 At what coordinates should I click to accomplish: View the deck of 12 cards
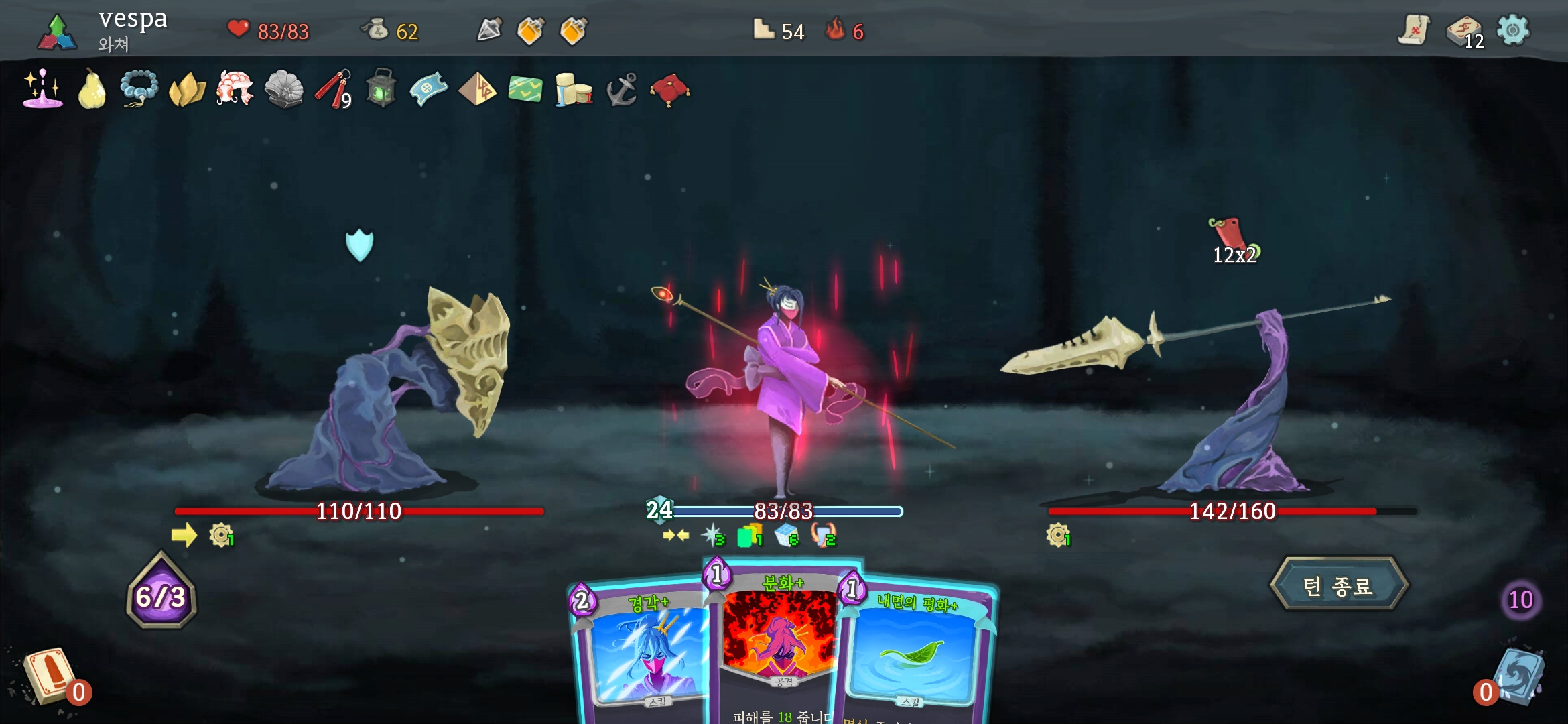pos(1464,32)
